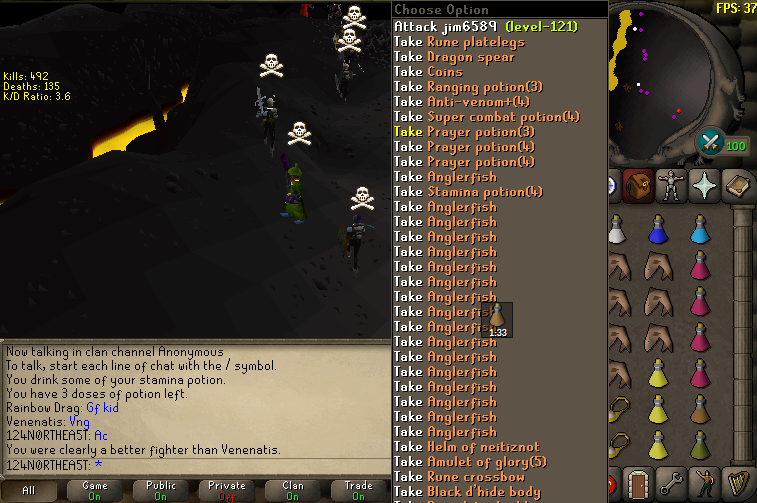This screenshot has width=757, height=503.
Task: Select the Private chat tab
Action: pos(227,490)
